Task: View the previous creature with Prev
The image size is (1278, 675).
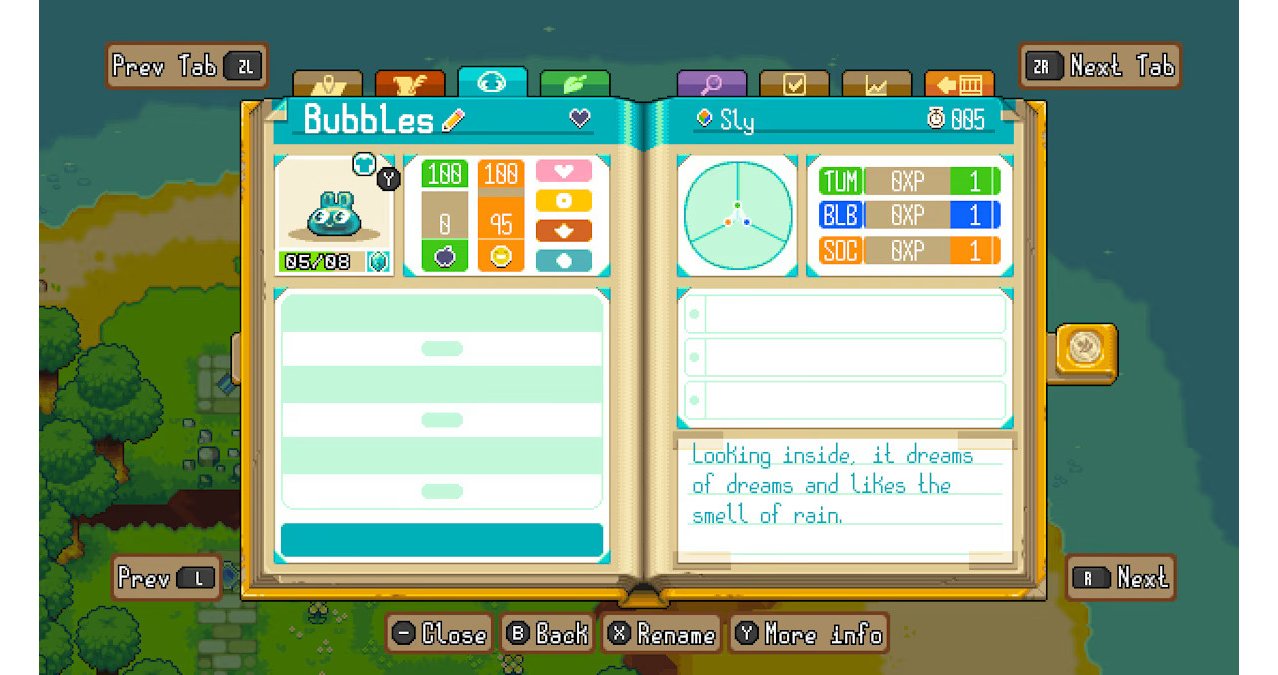Action: pyautogui.click(x=165, y=578)
